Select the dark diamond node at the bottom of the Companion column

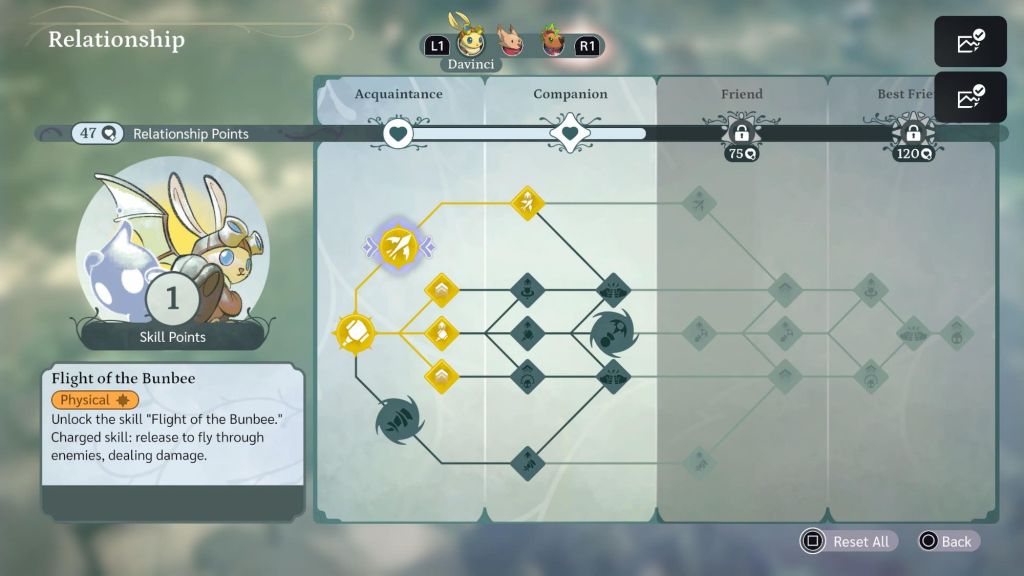click(527, 462)
